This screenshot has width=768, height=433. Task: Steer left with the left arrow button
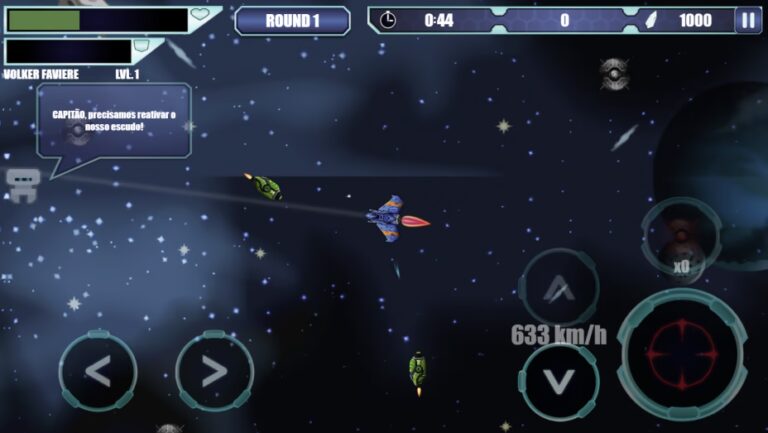97,371
